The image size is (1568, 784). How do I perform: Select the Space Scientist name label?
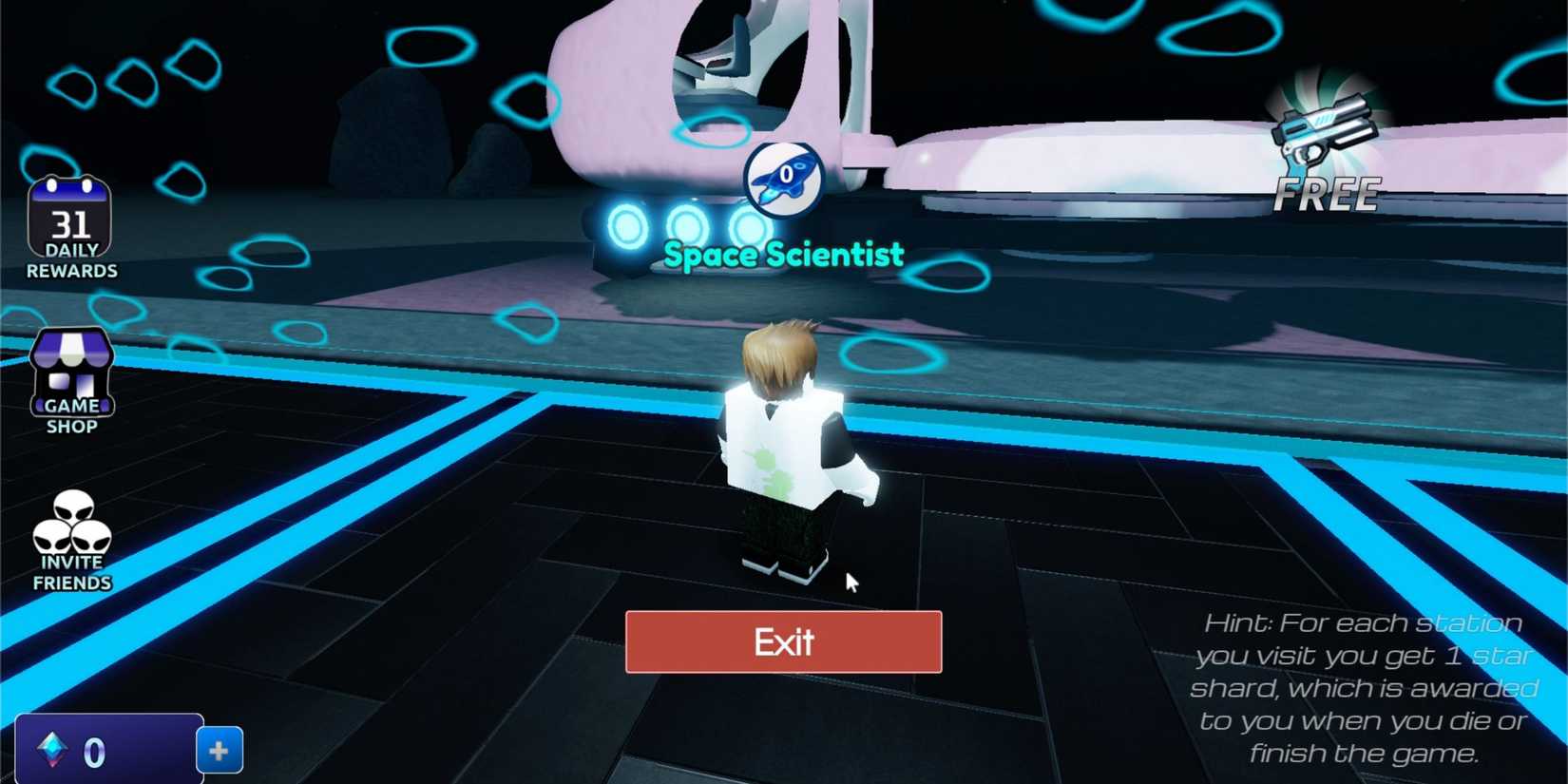[785, 254]
